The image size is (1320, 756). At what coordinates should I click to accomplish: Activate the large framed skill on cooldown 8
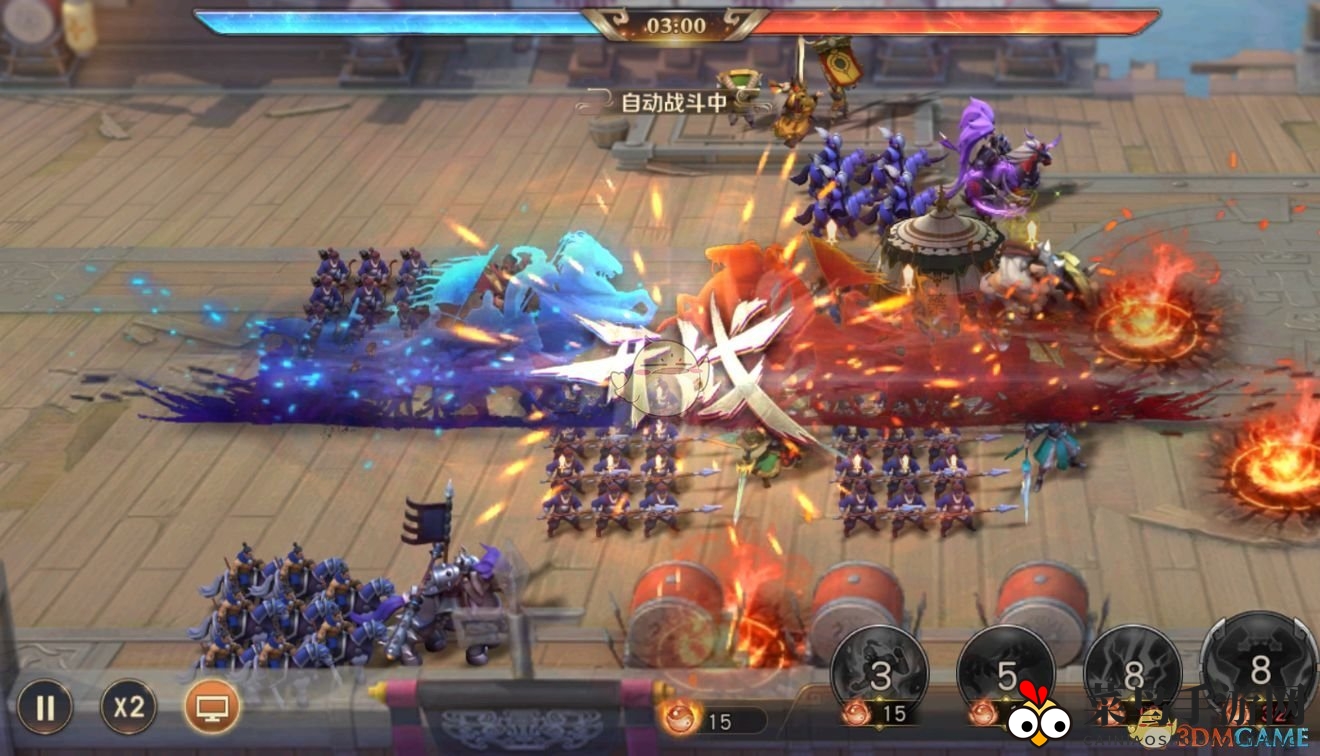click(1260, 668)
